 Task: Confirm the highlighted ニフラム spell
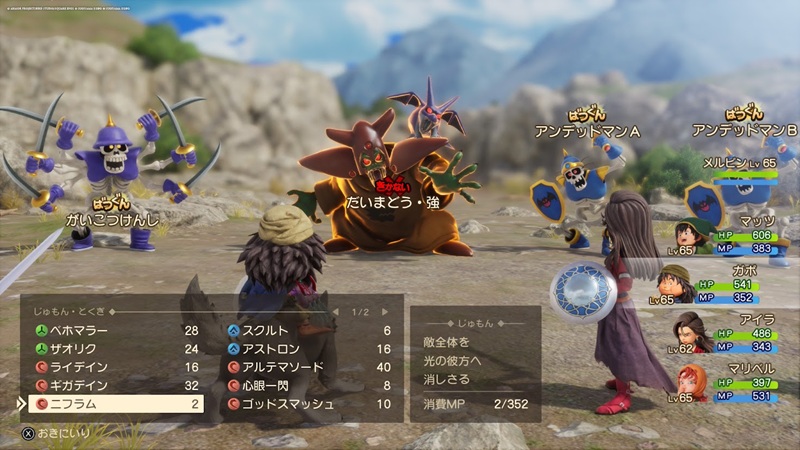pos(110,404)
